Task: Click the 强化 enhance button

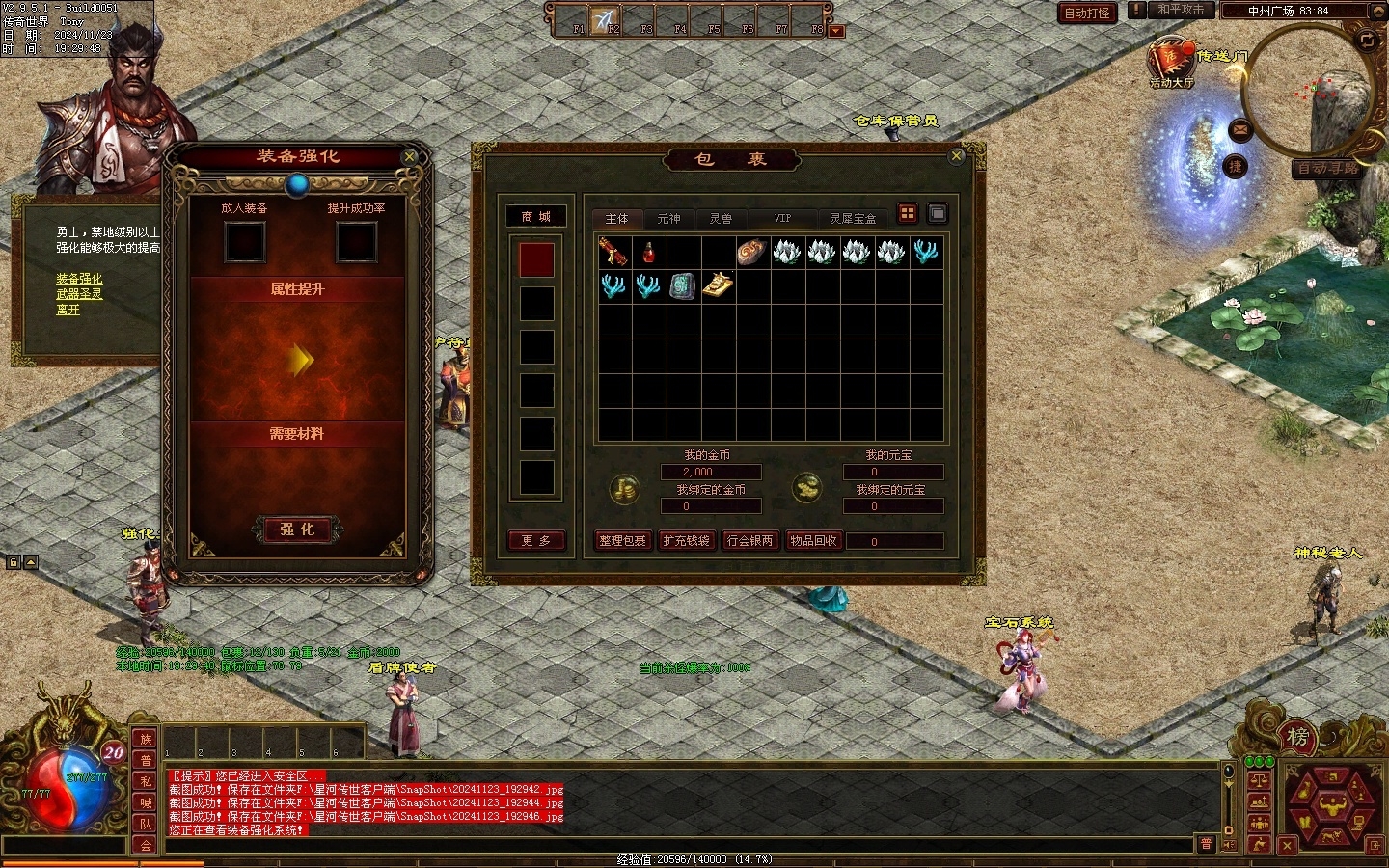Action: click(x=297, y=529)
